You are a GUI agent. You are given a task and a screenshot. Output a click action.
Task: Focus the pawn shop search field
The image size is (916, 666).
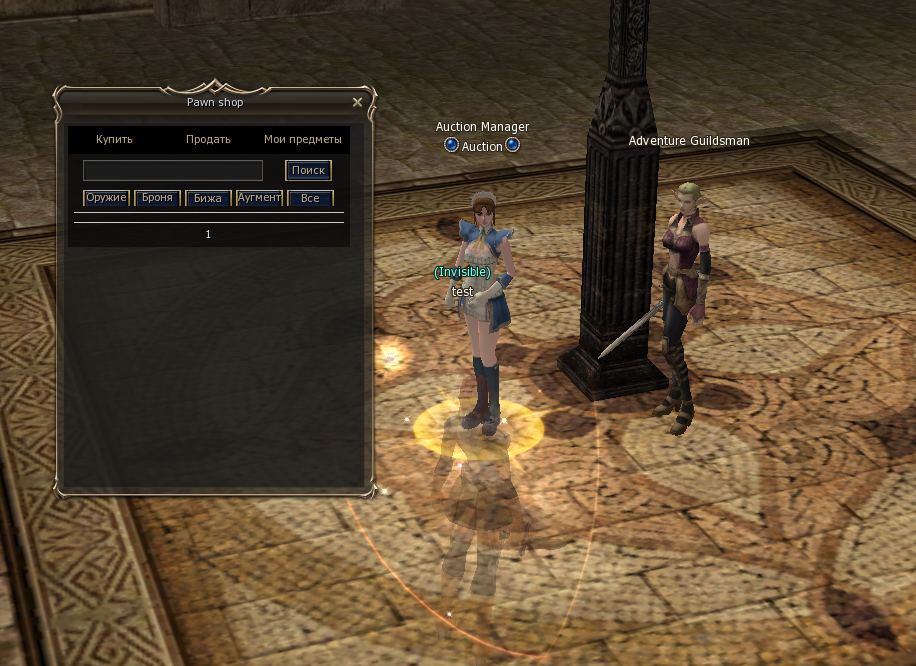172,170
